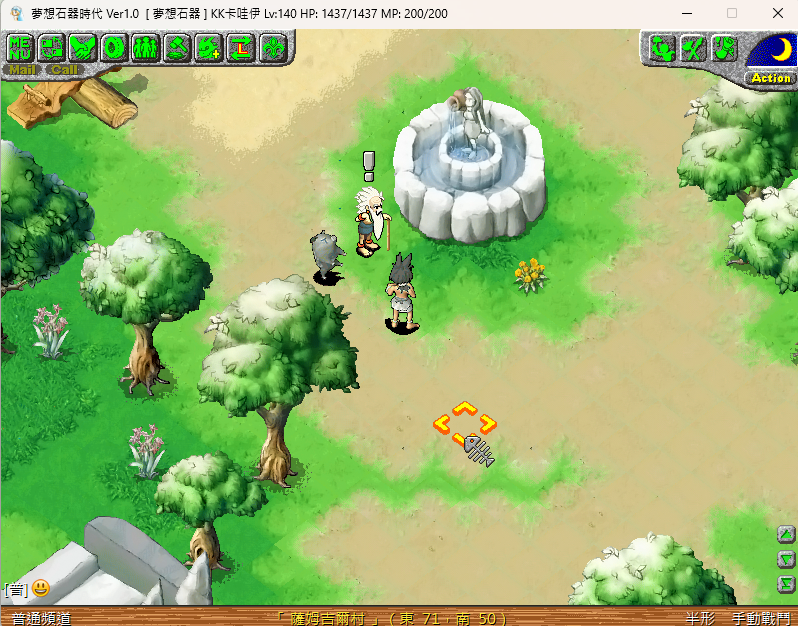
Task: Open the Mail button
Action: coord(21,70)
